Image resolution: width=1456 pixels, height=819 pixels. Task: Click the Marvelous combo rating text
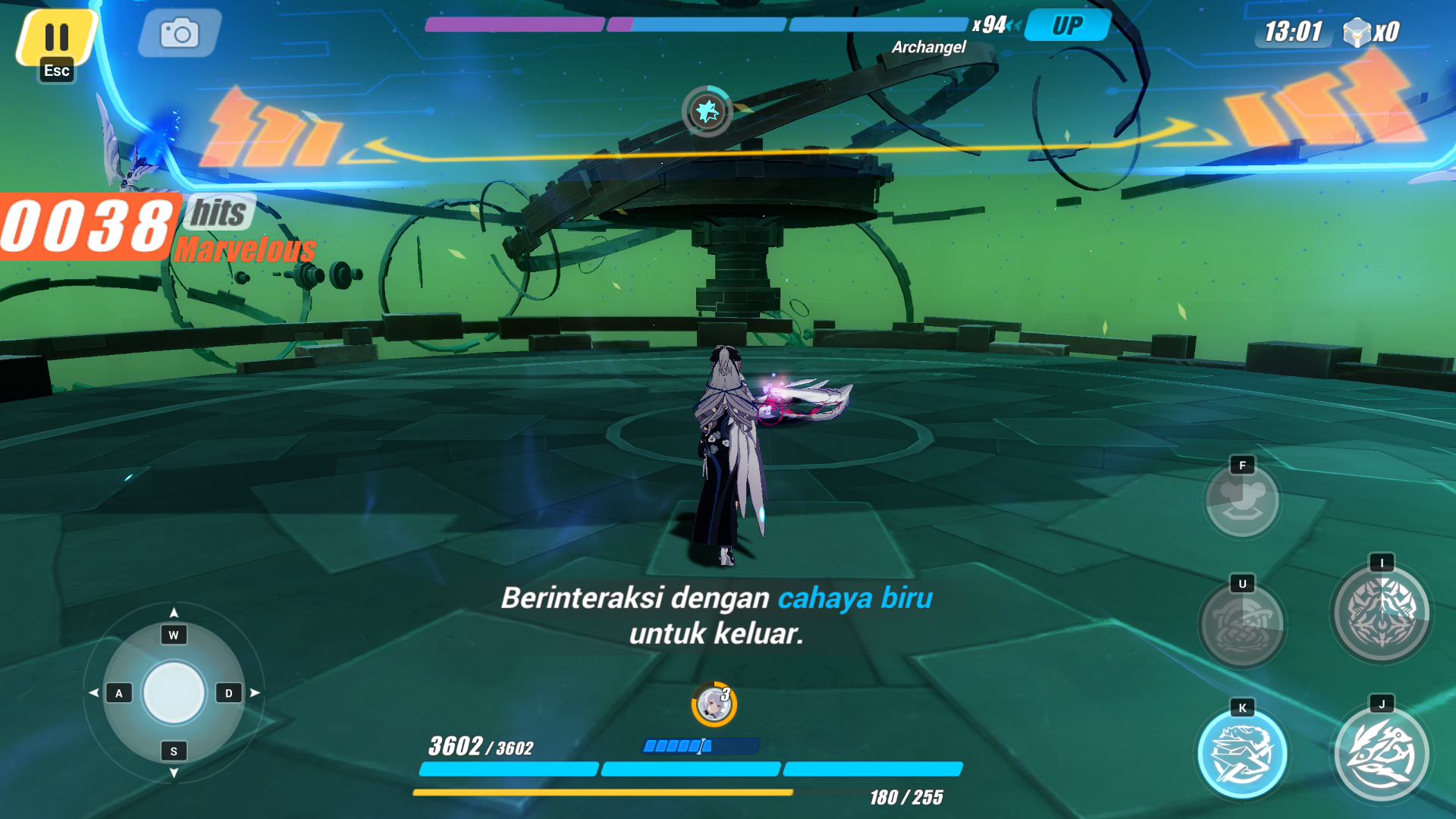(246, 248)
